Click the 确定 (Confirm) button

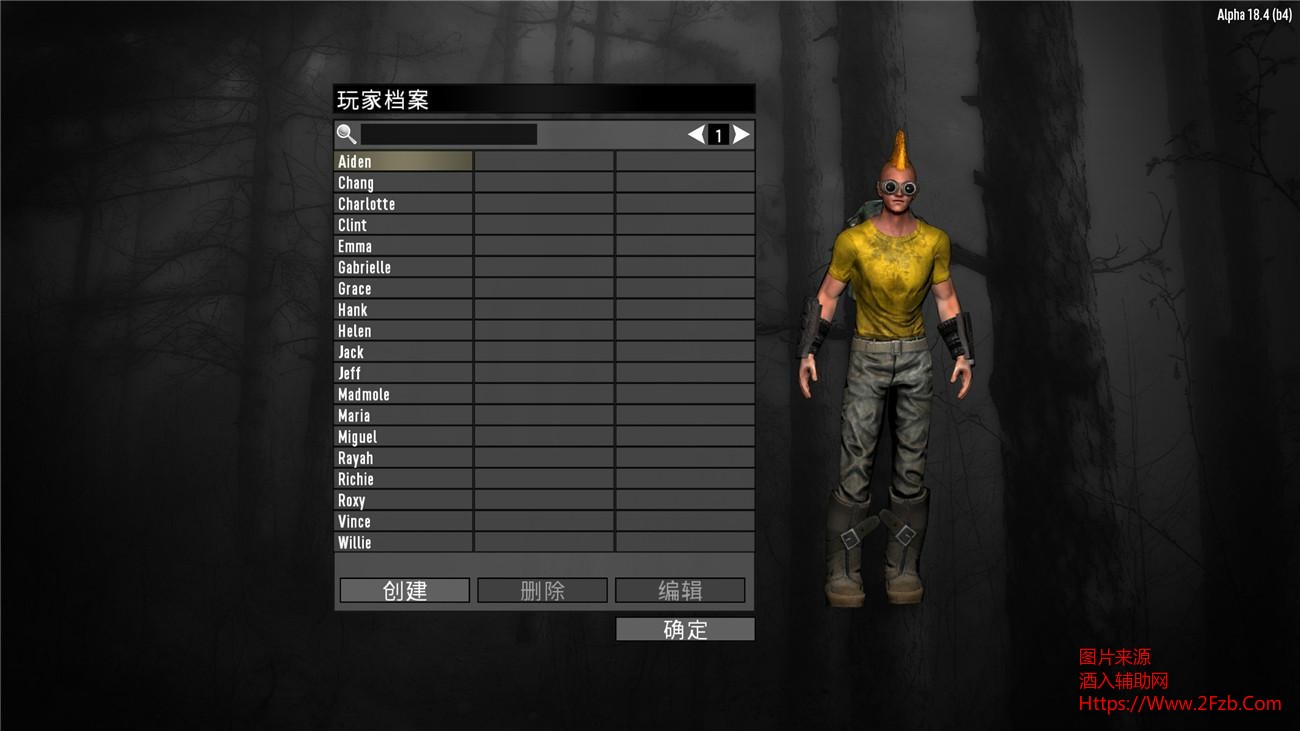tap(685, 629)
